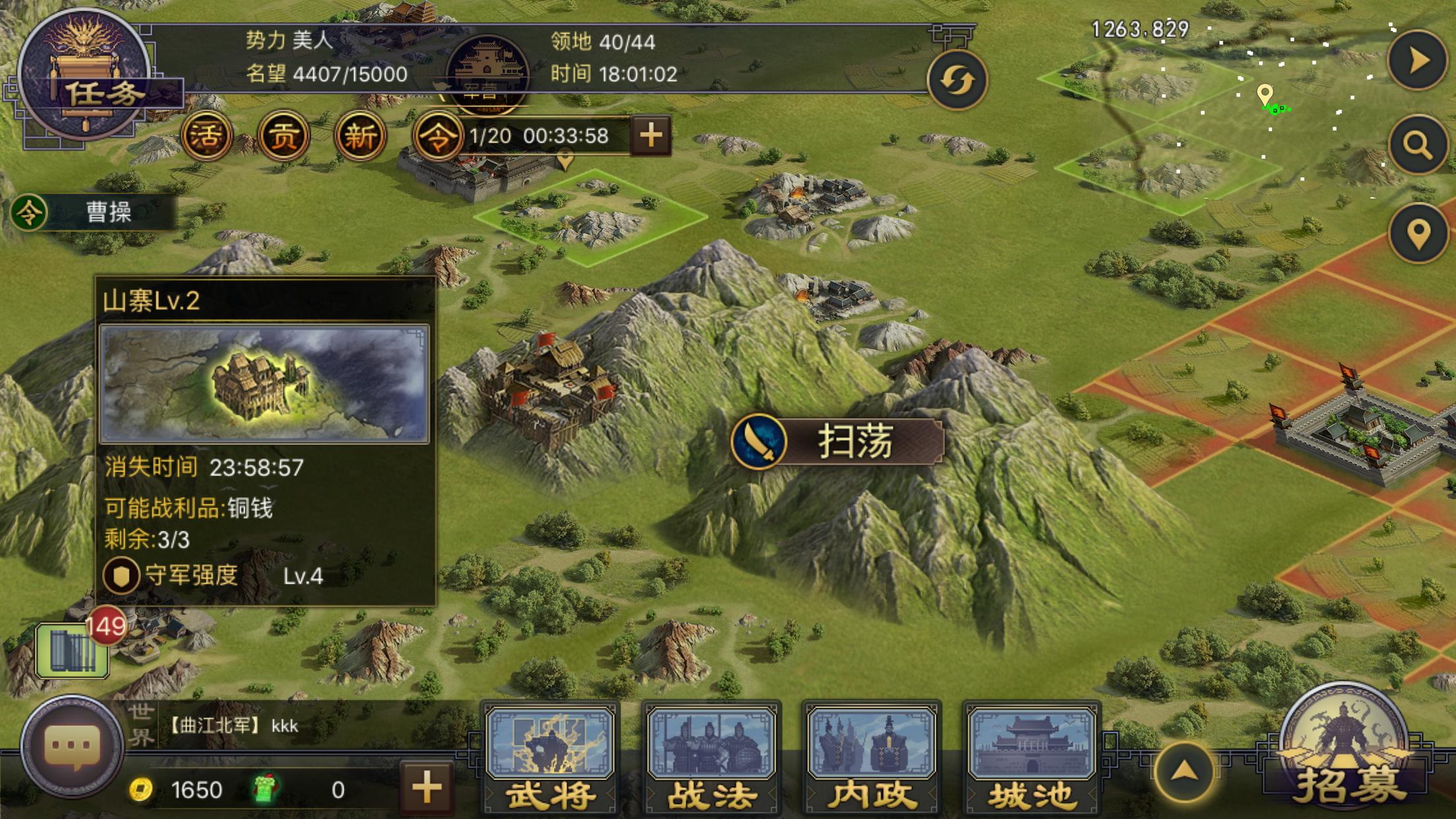
Task: Click the 活 activity icon
Action: pos(206,136)
